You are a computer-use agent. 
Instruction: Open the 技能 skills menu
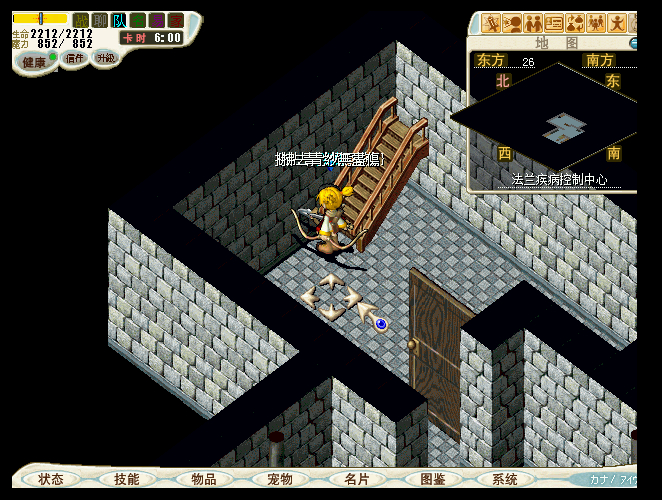point(127,480)
